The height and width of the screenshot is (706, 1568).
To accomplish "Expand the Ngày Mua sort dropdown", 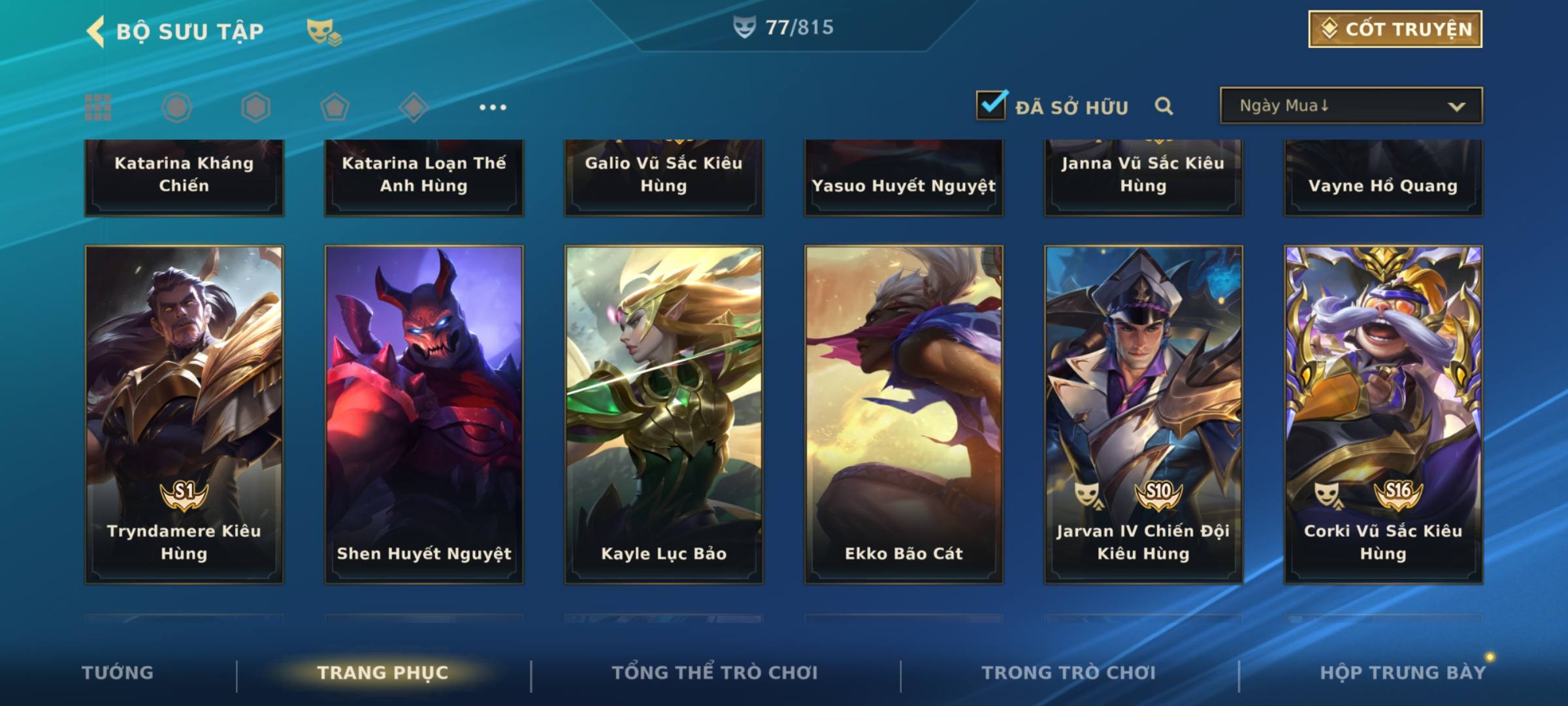I will [1351, 106].
